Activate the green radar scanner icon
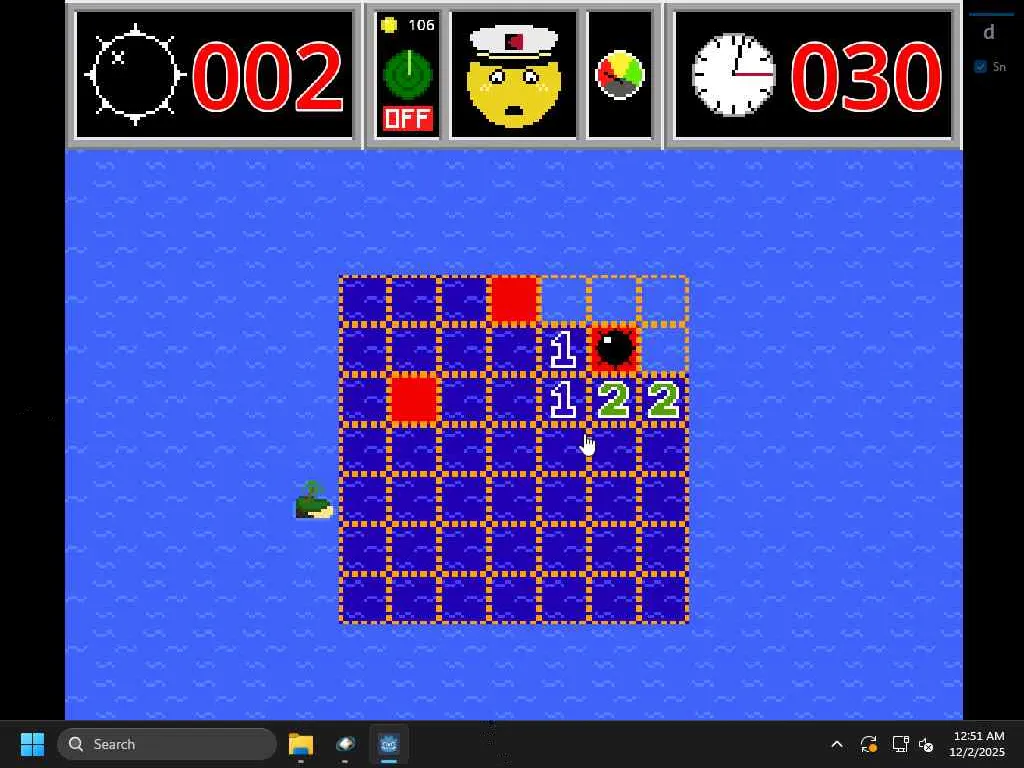1024x768 pixels. (407, 72)
